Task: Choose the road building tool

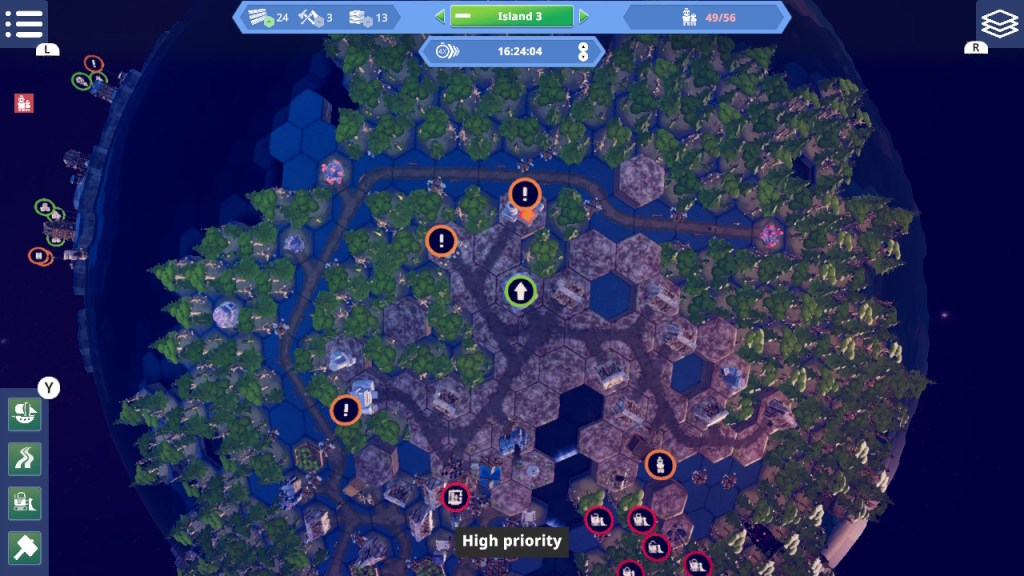Action: click(24, 459)
